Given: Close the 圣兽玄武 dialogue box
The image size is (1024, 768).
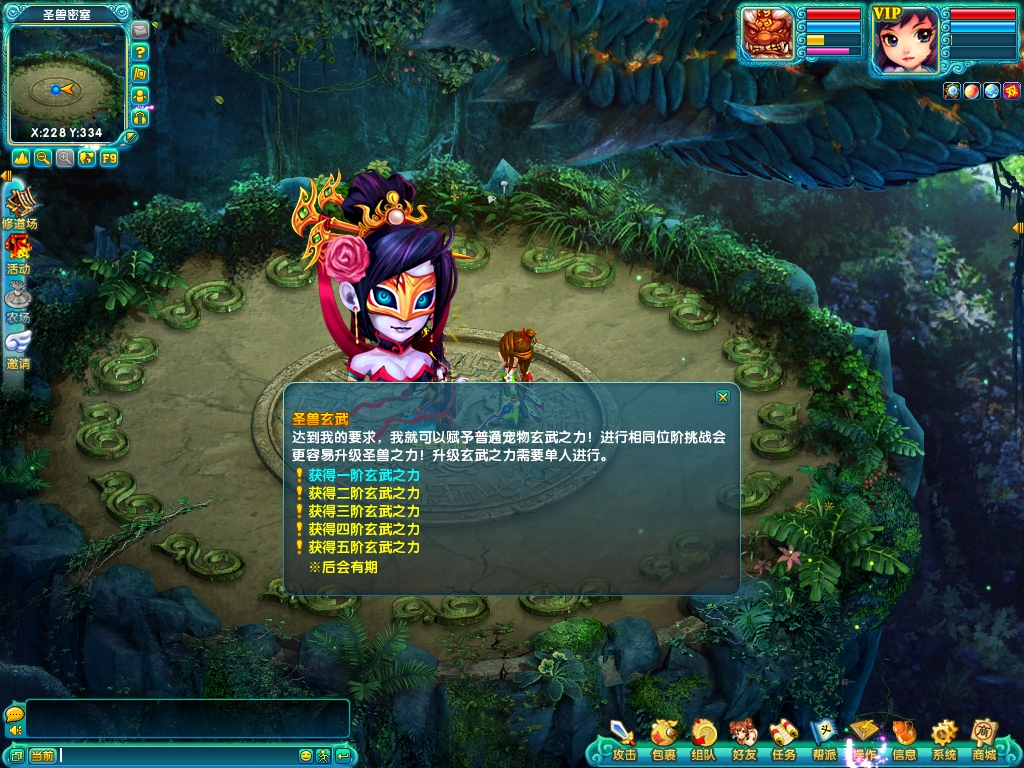Looking at the screenshot, I should [722, 397].
